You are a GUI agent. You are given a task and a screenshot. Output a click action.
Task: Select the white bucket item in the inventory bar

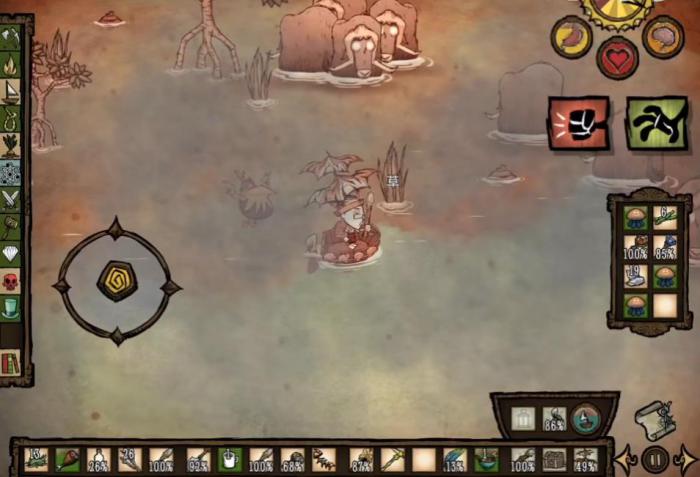229,459
